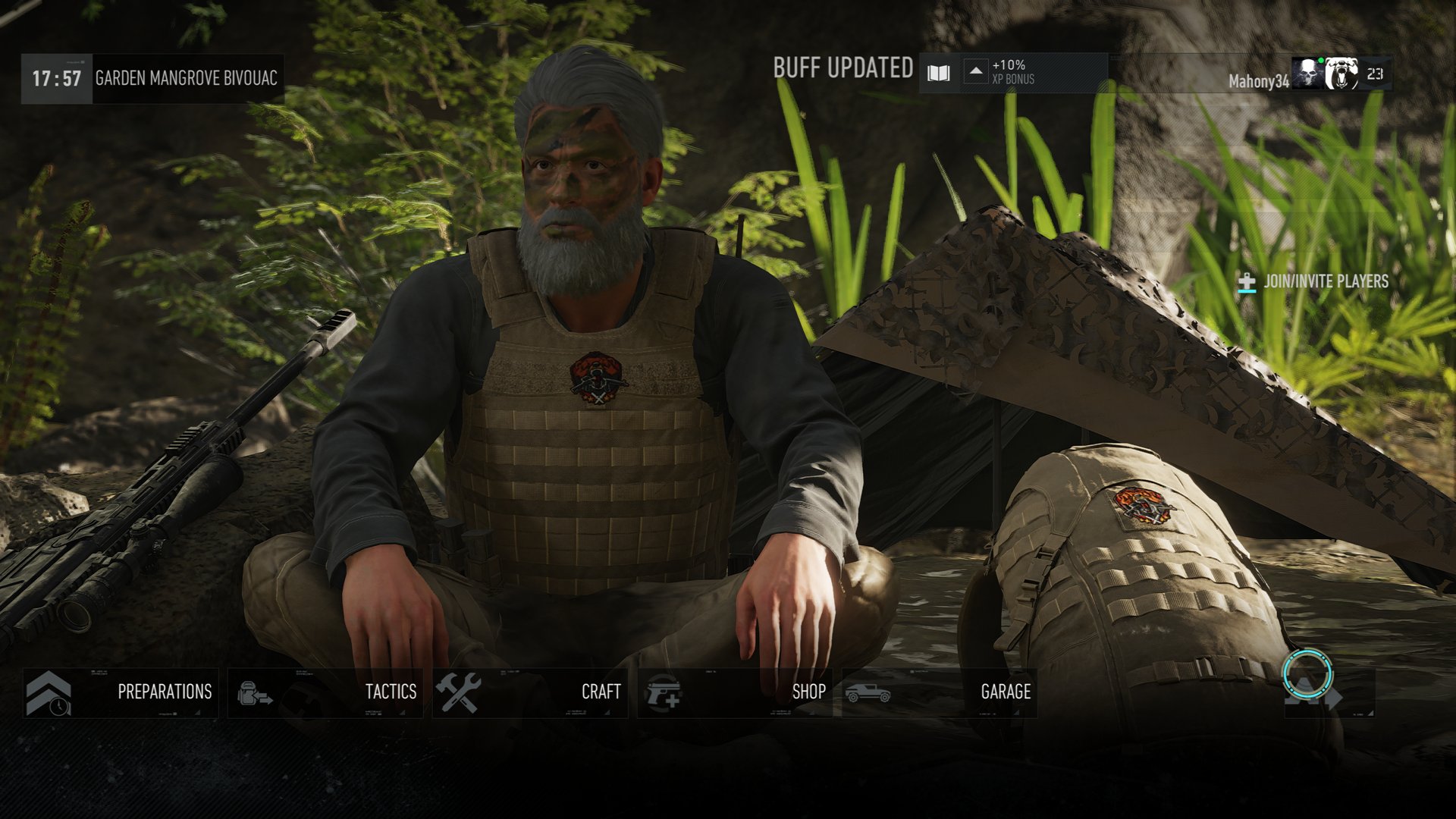Expand the XP bonus buff arrow
1456x819 pixels.
pos(976,72)
